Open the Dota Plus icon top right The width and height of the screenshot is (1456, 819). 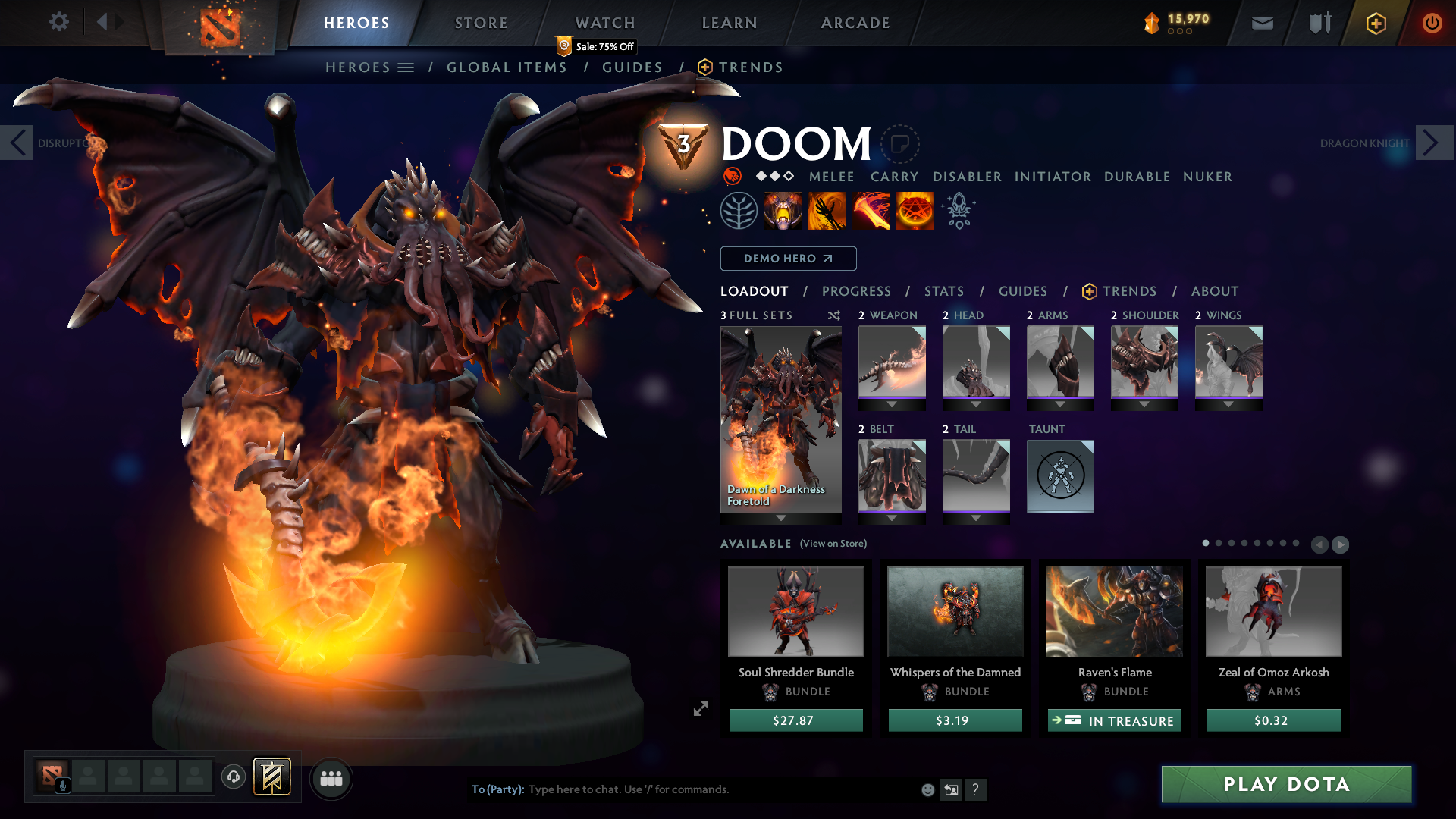(1375, 23)
